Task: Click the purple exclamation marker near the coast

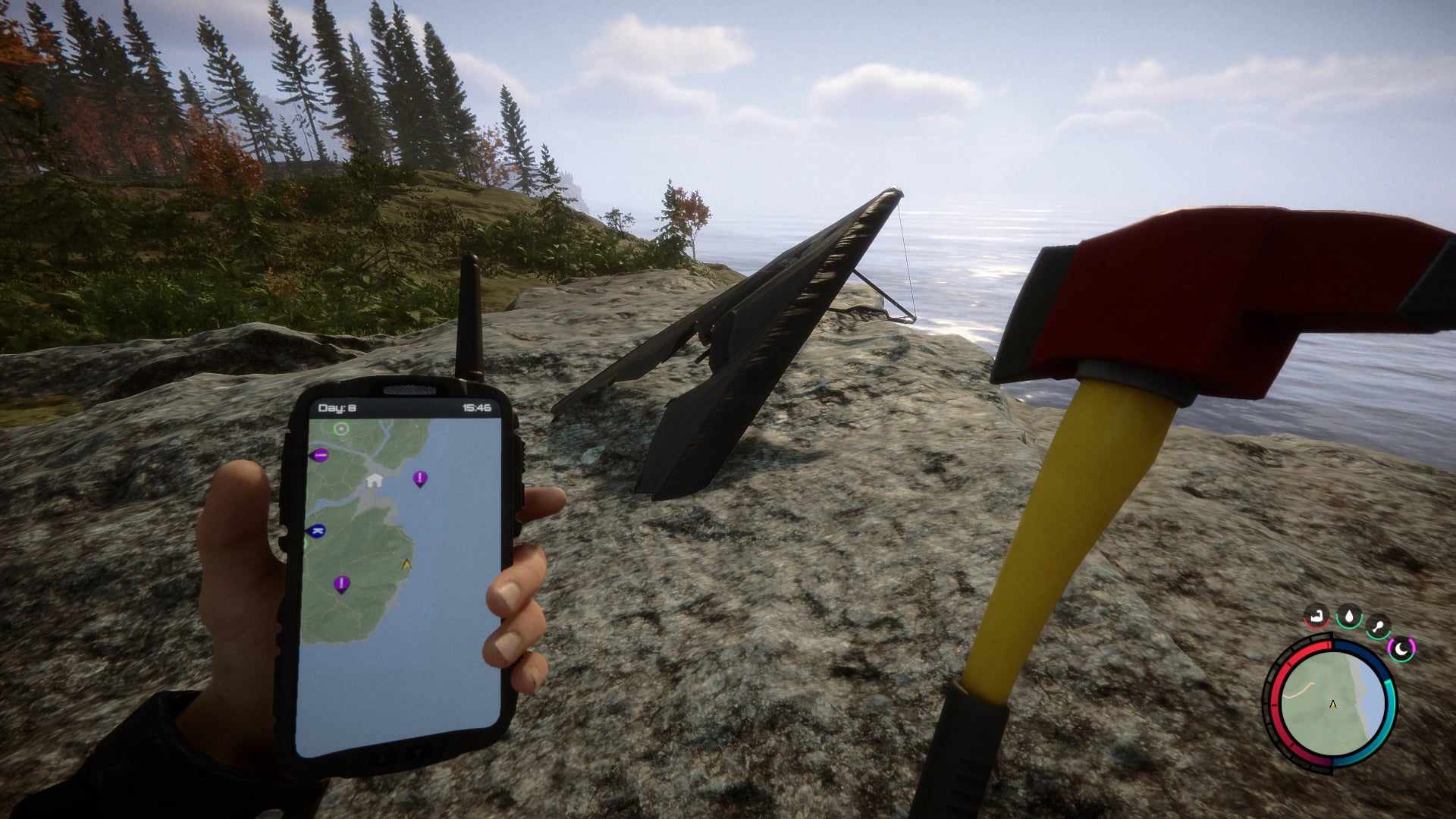Action: coord(419,478)
